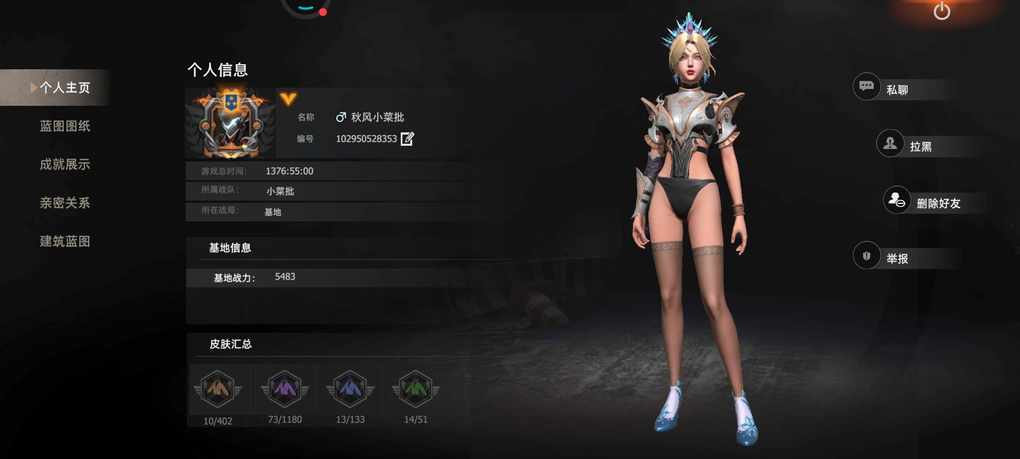The image size is (1020, 459).
Task: Select the 亲密关系 tab
Action: [x=65, y=203]
